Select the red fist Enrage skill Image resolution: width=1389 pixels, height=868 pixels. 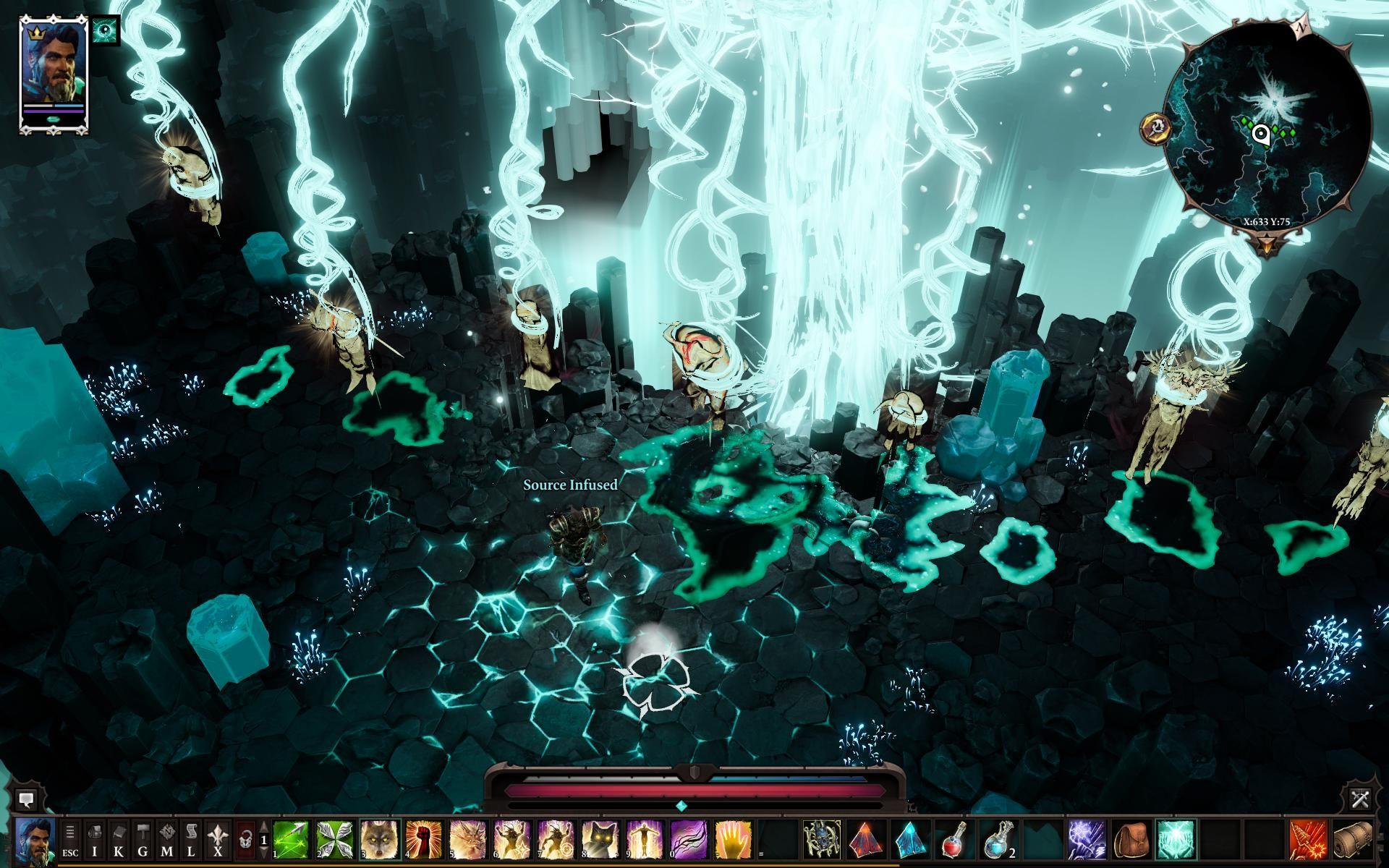(x=425, y=841)
